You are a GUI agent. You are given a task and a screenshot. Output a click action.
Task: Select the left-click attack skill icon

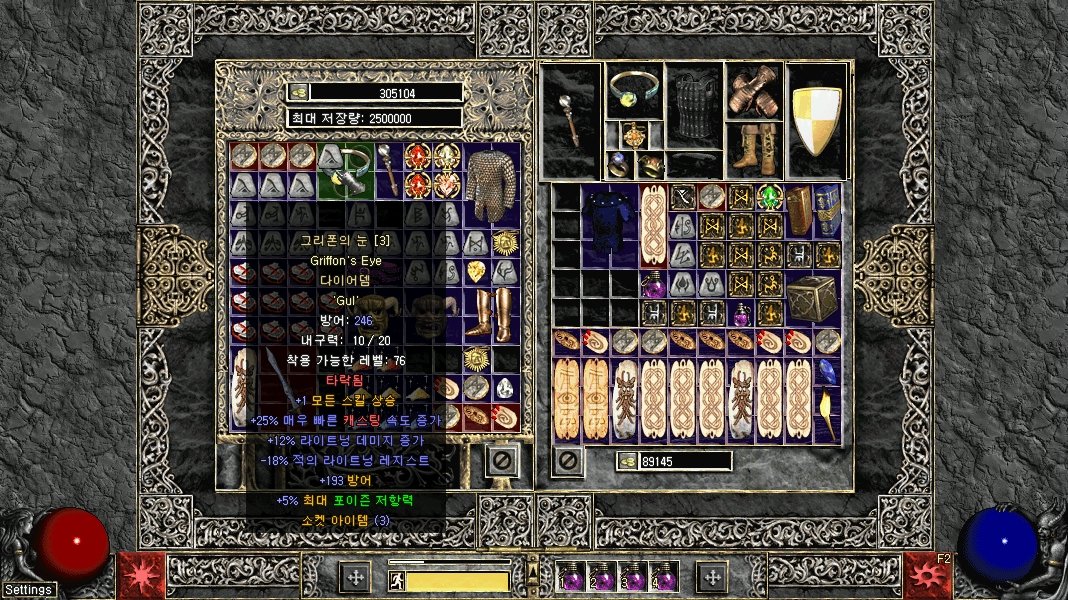pyautogui.click(x=141, y=575)
